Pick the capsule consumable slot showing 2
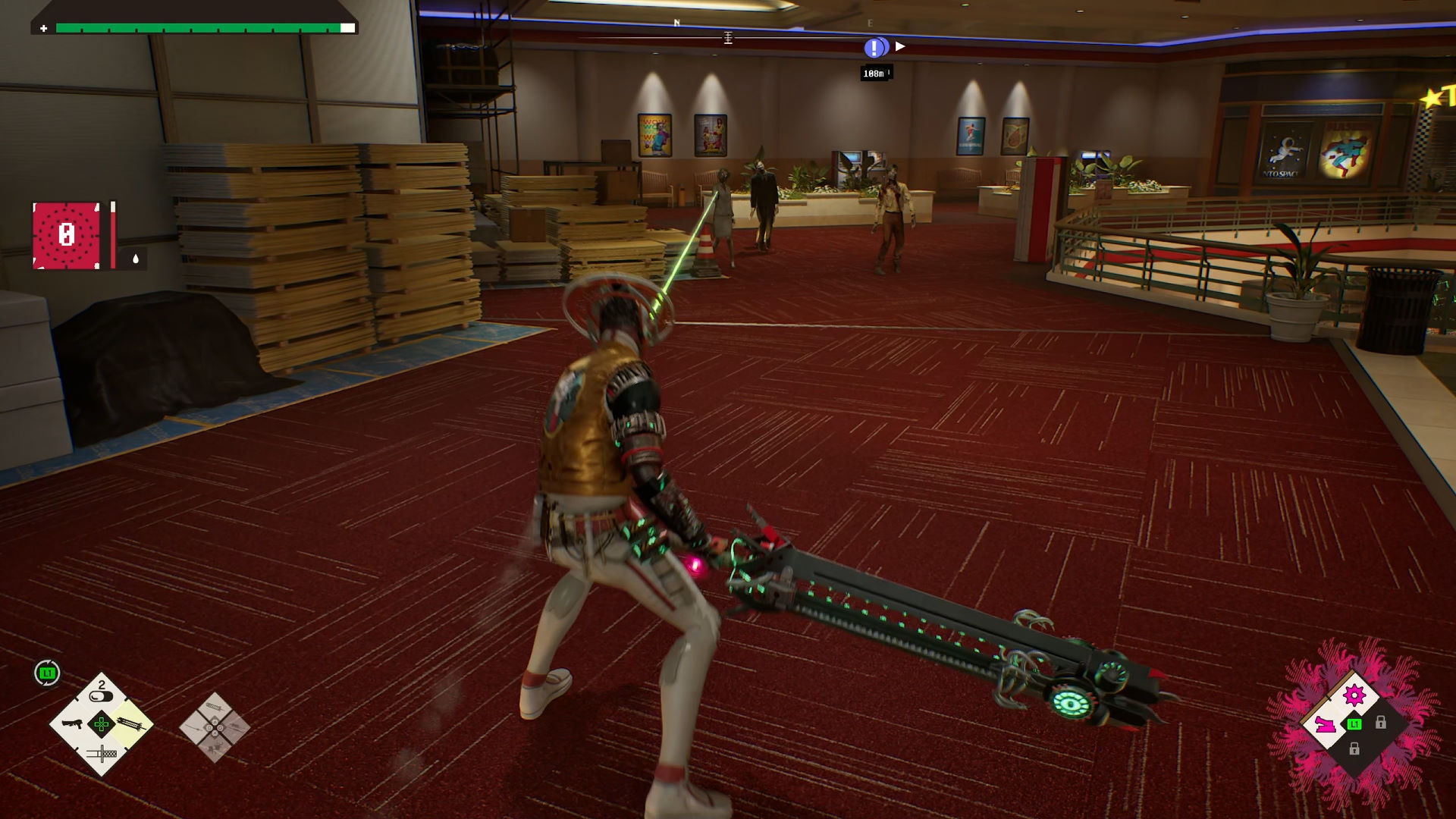This screenshot has width=1456, height=819. pyautogui.click(x=101, y=692)
